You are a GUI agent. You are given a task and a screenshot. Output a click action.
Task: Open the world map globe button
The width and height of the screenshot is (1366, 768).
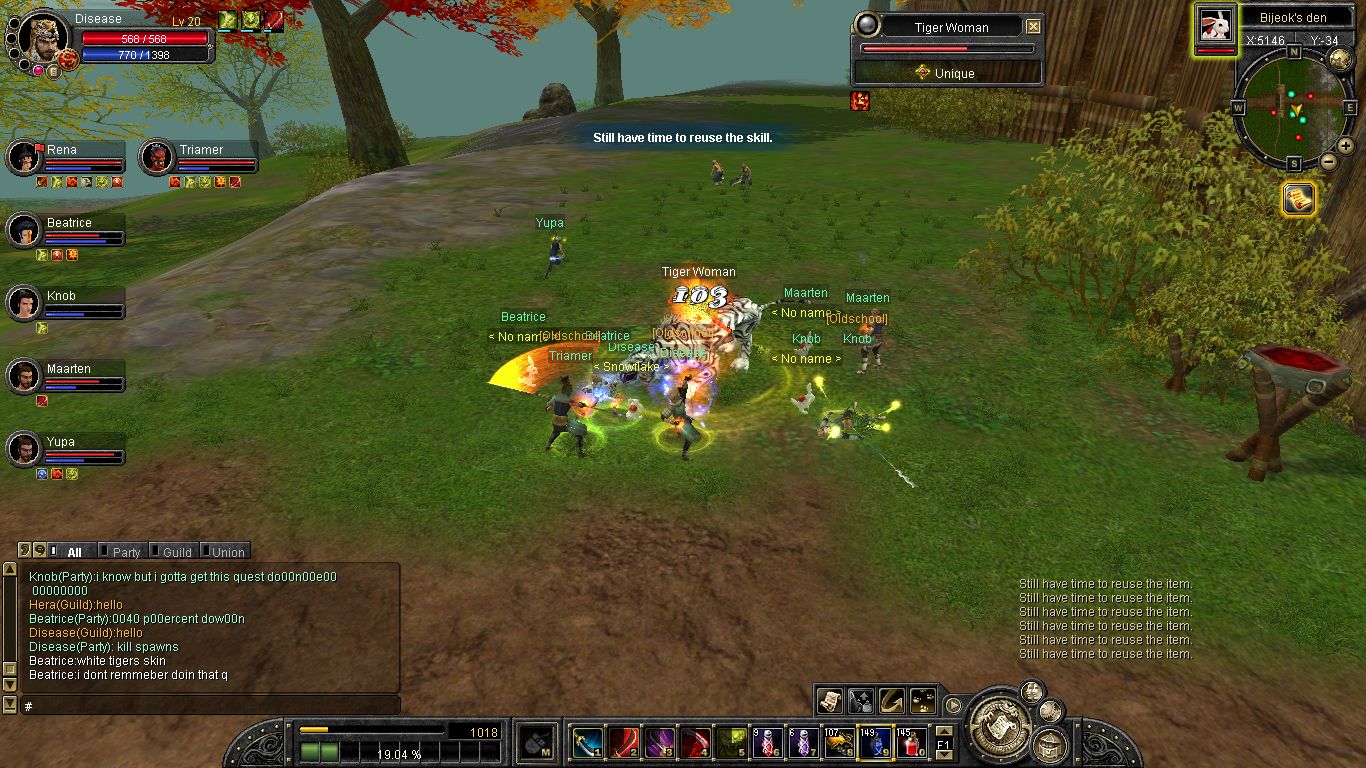(1340, 59)
